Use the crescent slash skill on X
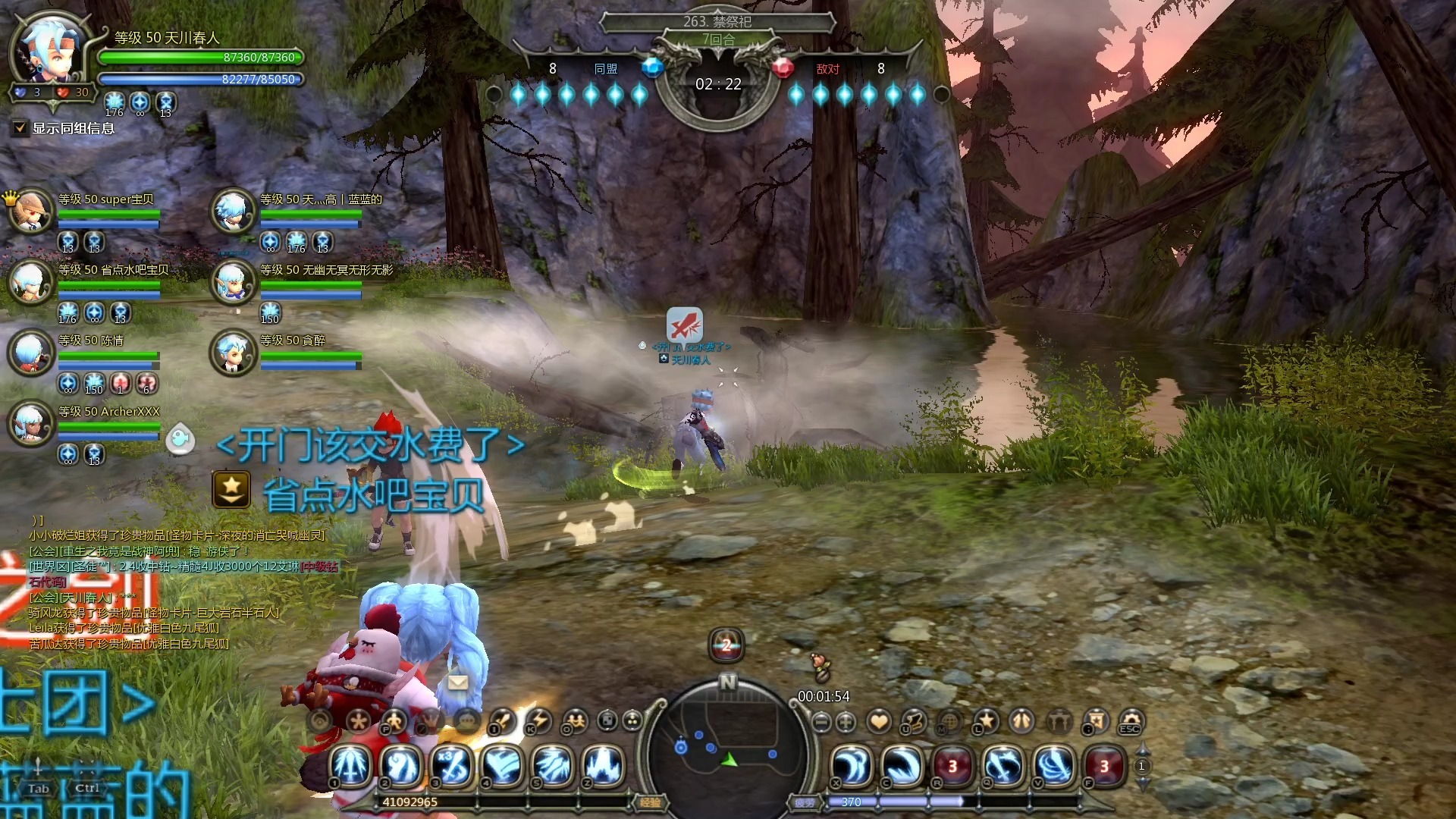 point(852,765)
